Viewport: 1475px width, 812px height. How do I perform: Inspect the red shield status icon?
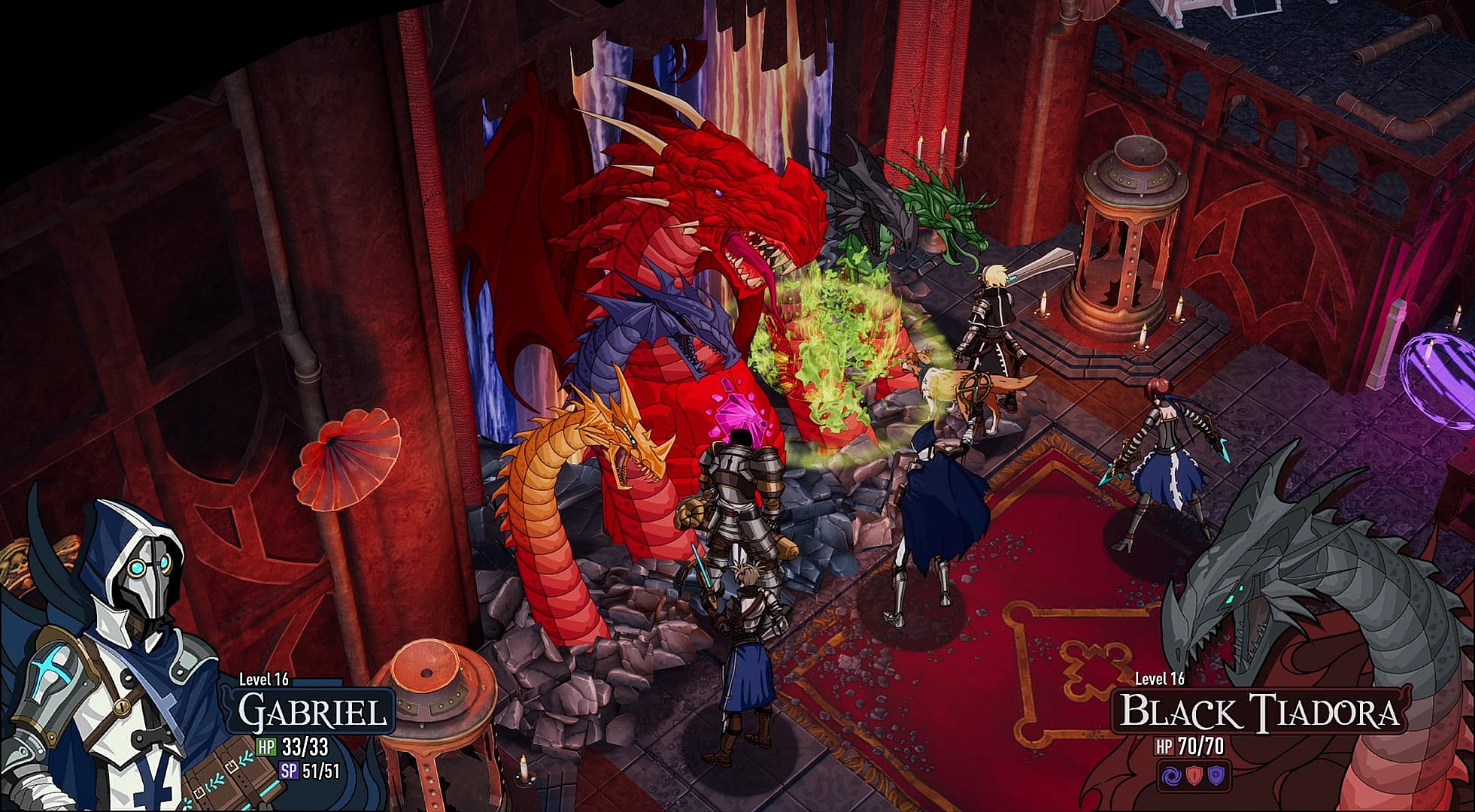coord(1194,775)
